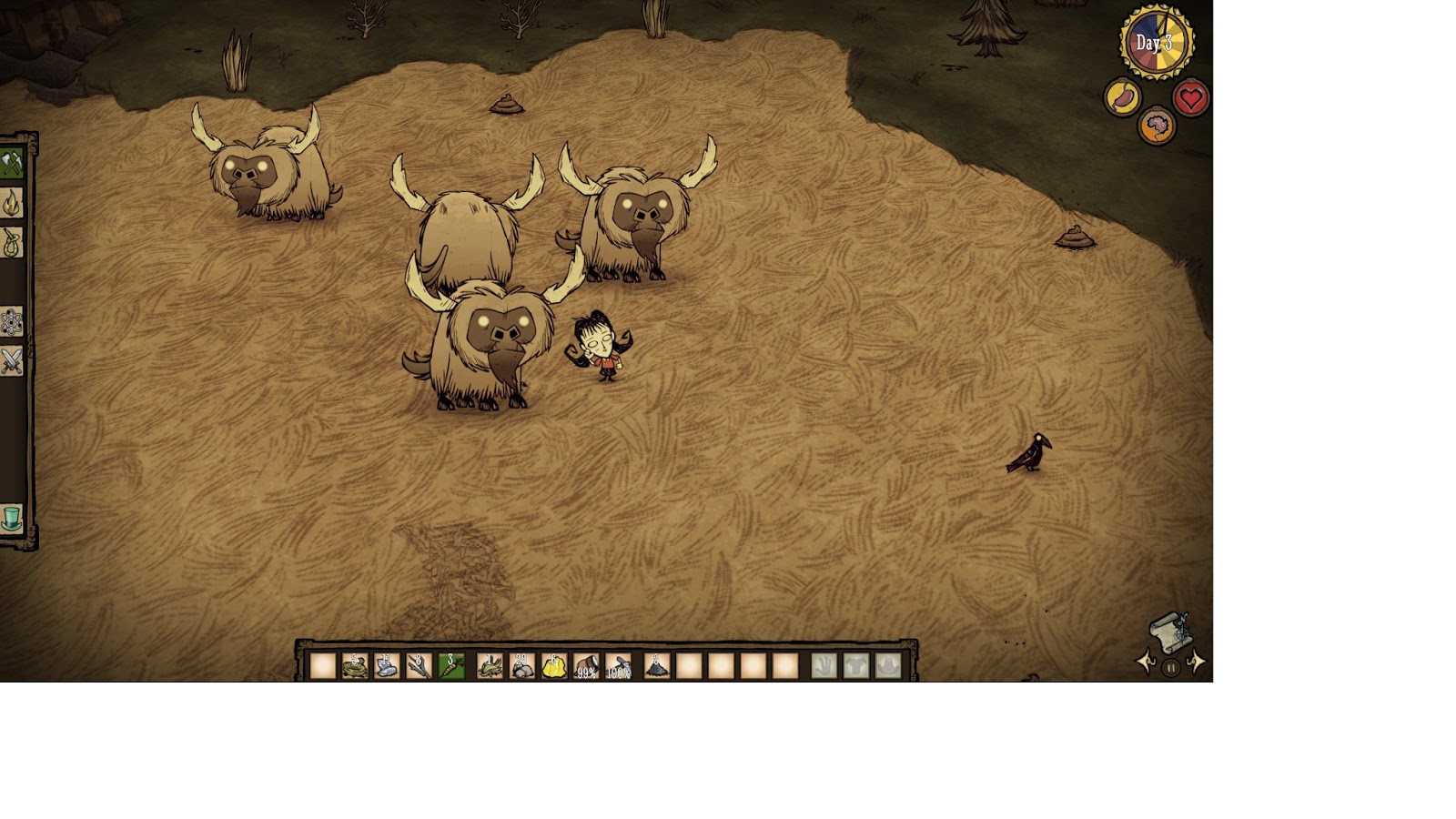
Task: Select the axe at 99% durability
Action: [x=586, y=666]
